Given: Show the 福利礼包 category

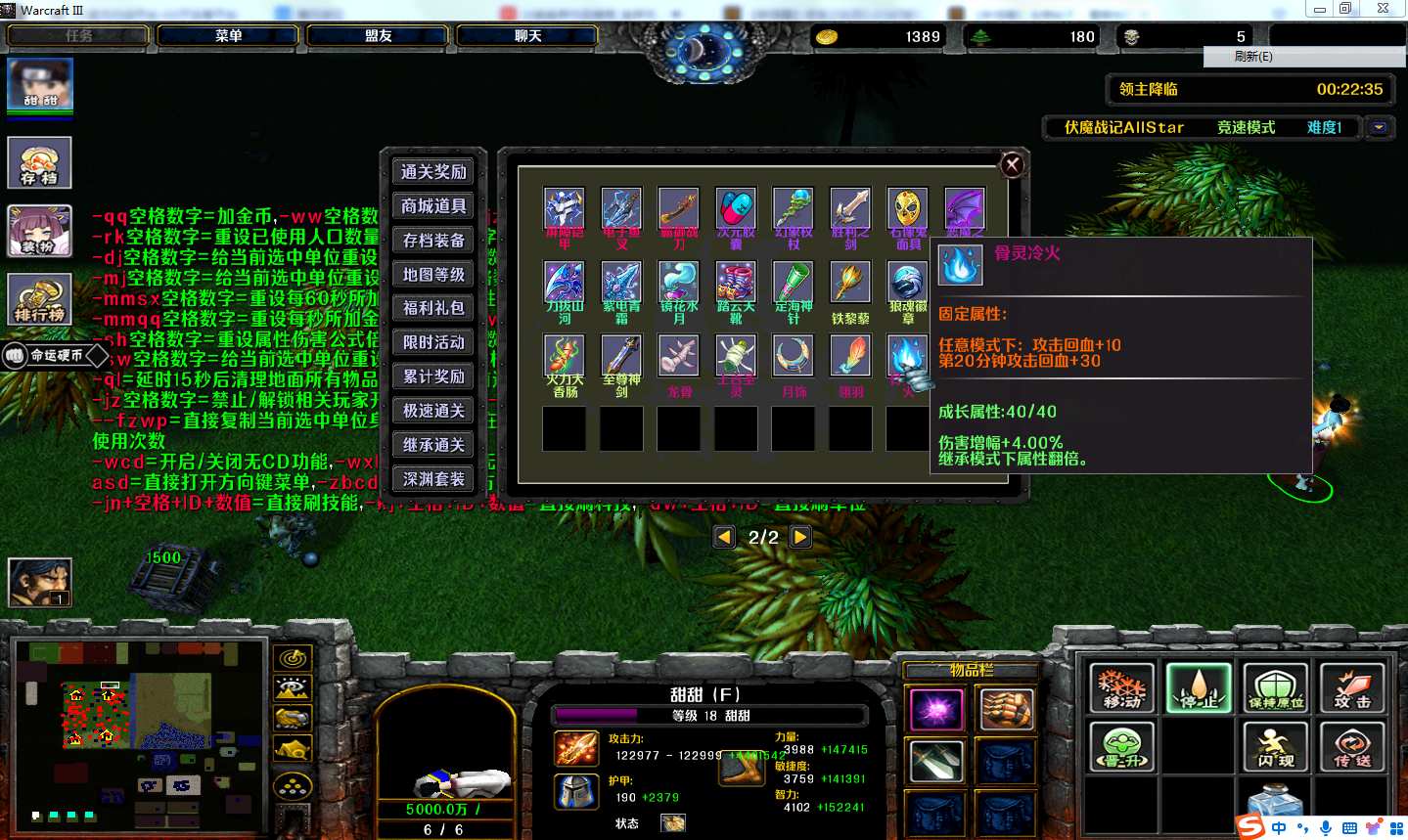Looking at the screenshot, I should point(433,308).
